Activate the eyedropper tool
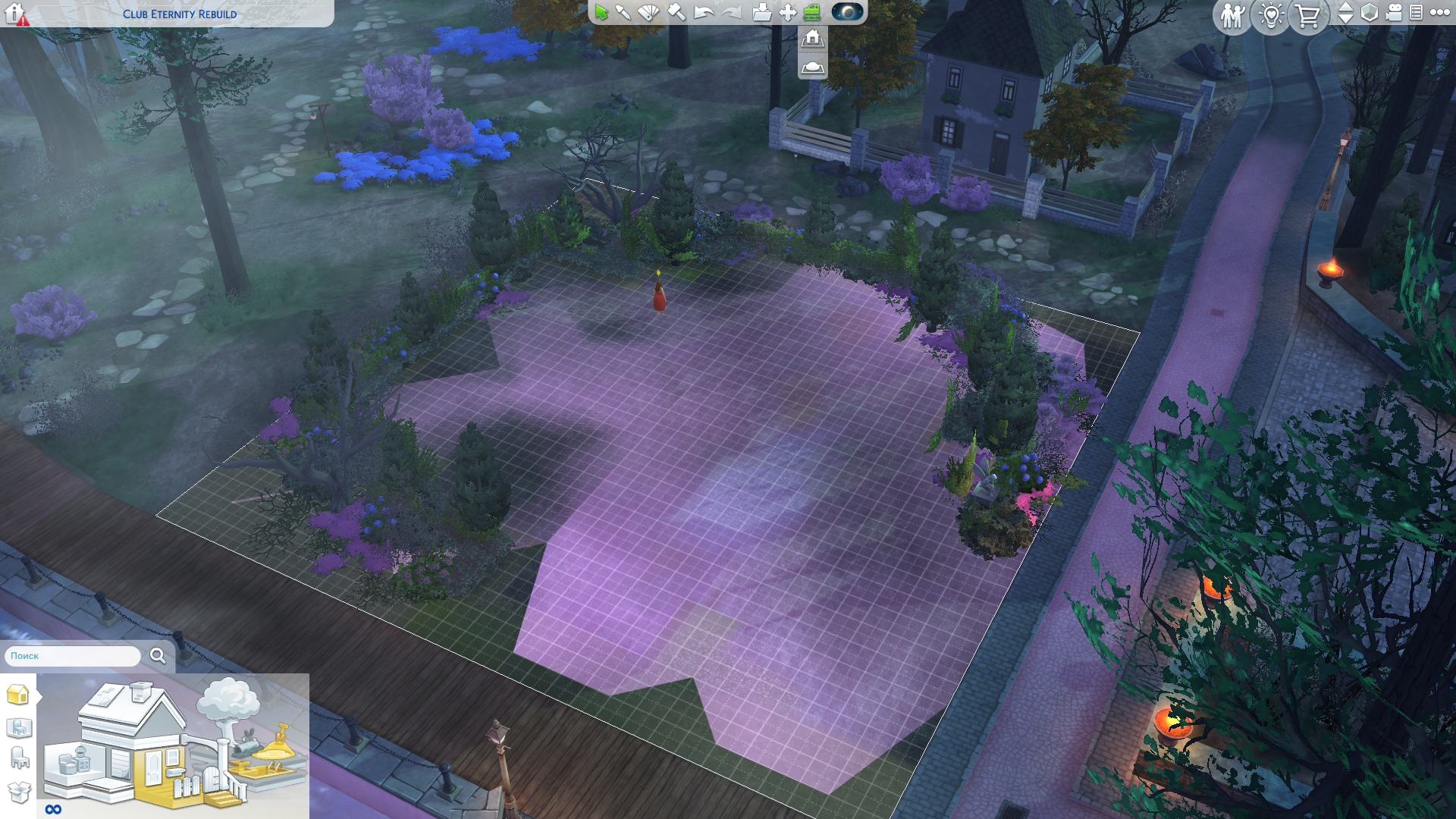 623,12
